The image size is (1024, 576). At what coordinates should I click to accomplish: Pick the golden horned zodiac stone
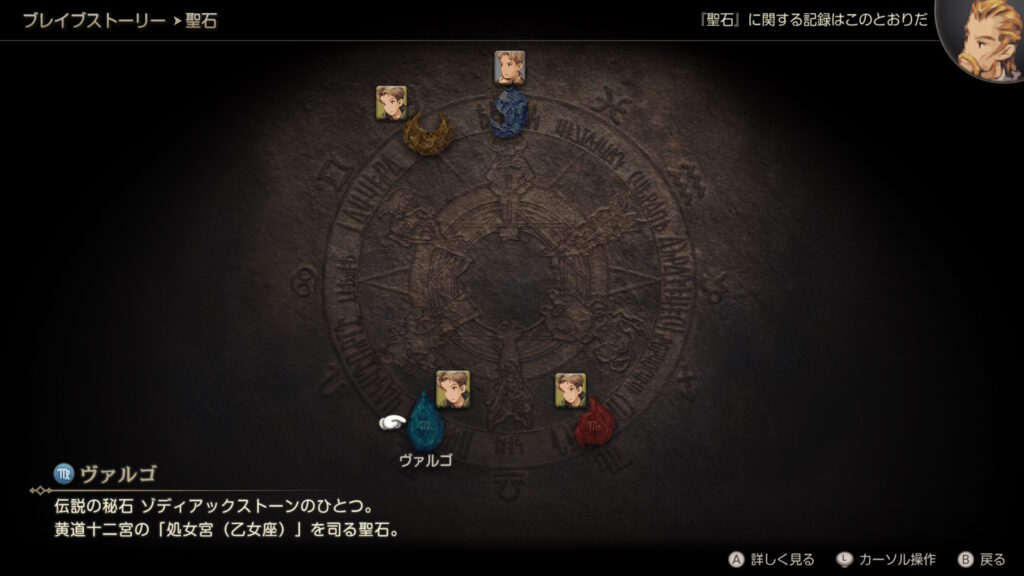[427, 134]
